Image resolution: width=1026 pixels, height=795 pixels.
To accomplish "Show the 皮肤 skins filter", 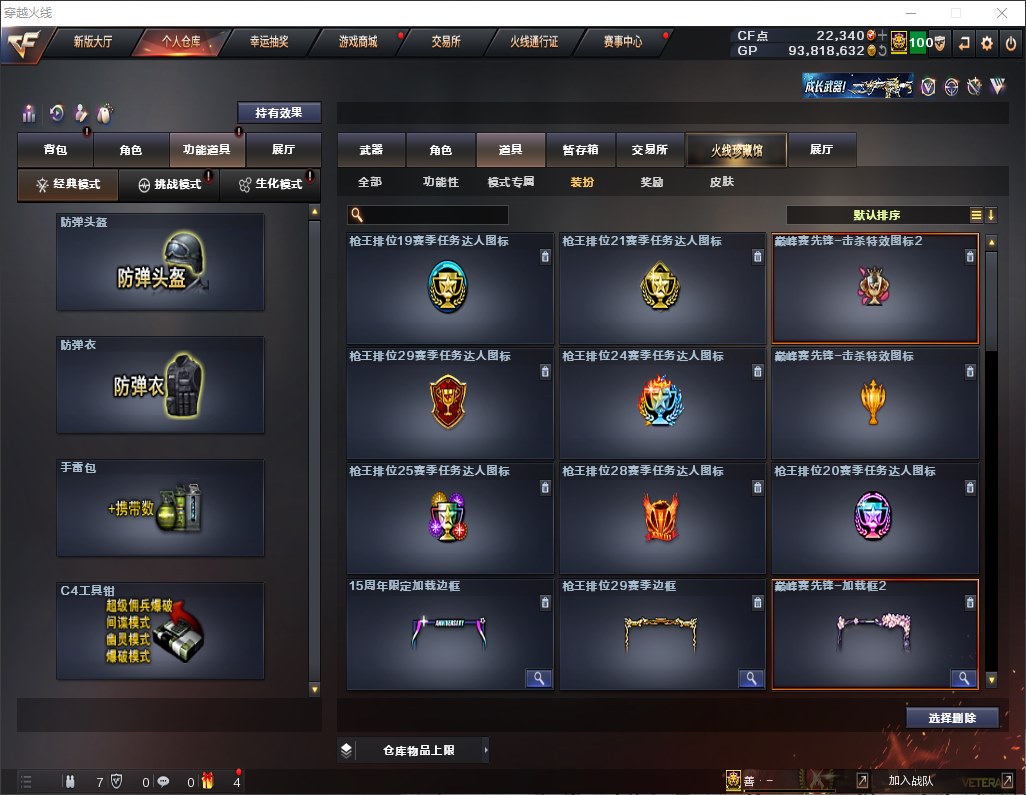I will coord(721,182).
